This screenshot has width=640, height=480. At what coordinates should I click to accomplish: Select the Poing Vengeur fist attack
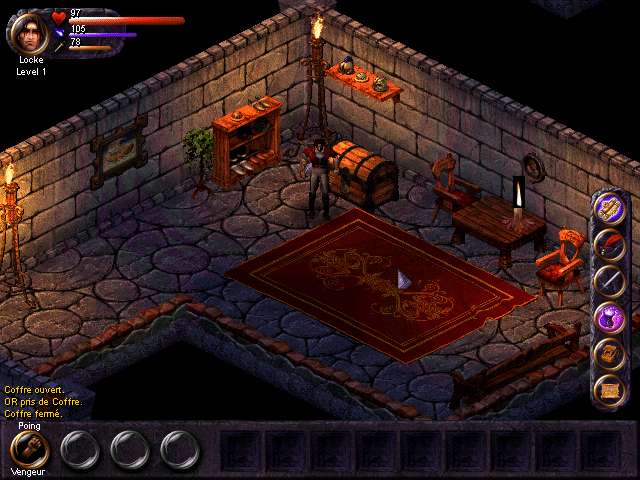pos(30,450)
